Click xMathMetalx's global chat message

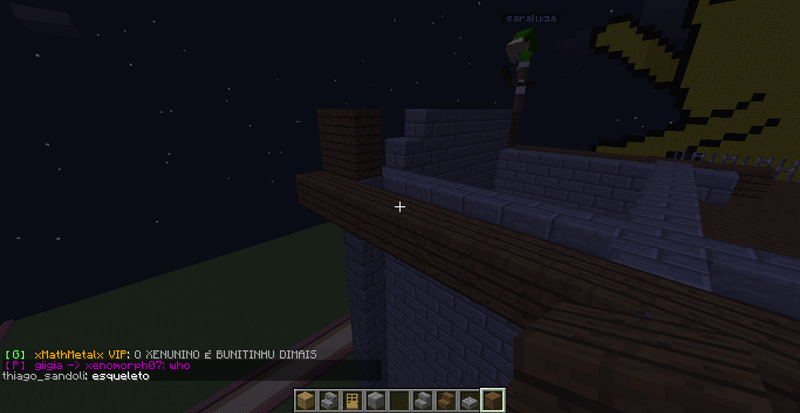point(160,354)
